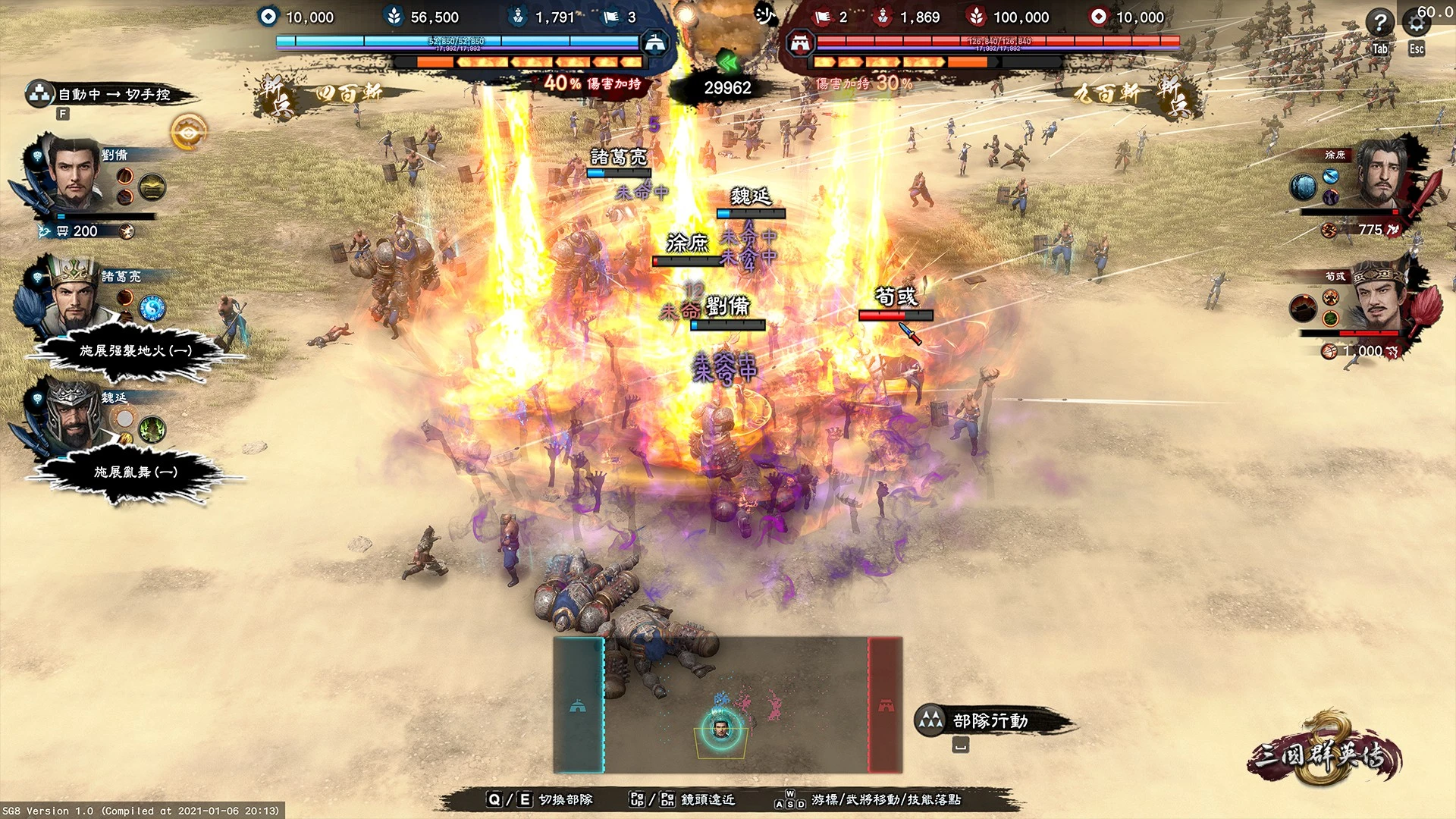Activate Wei Yan's green skill icon
Viewport: 1456px width, 819px height.
152,429
